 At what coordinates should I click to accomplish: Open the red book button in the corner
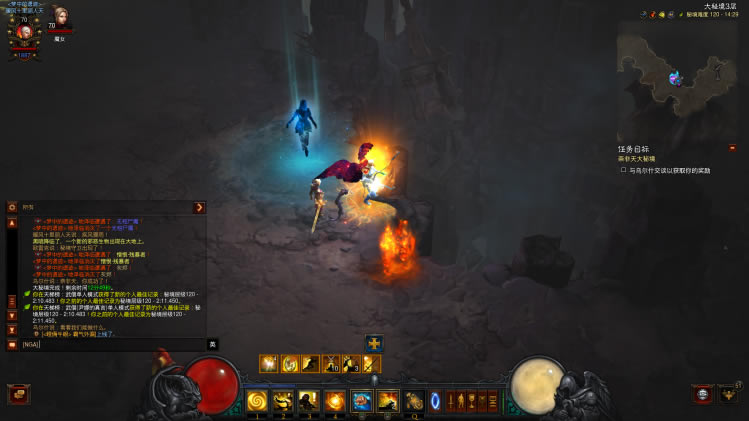coord(18,394)
